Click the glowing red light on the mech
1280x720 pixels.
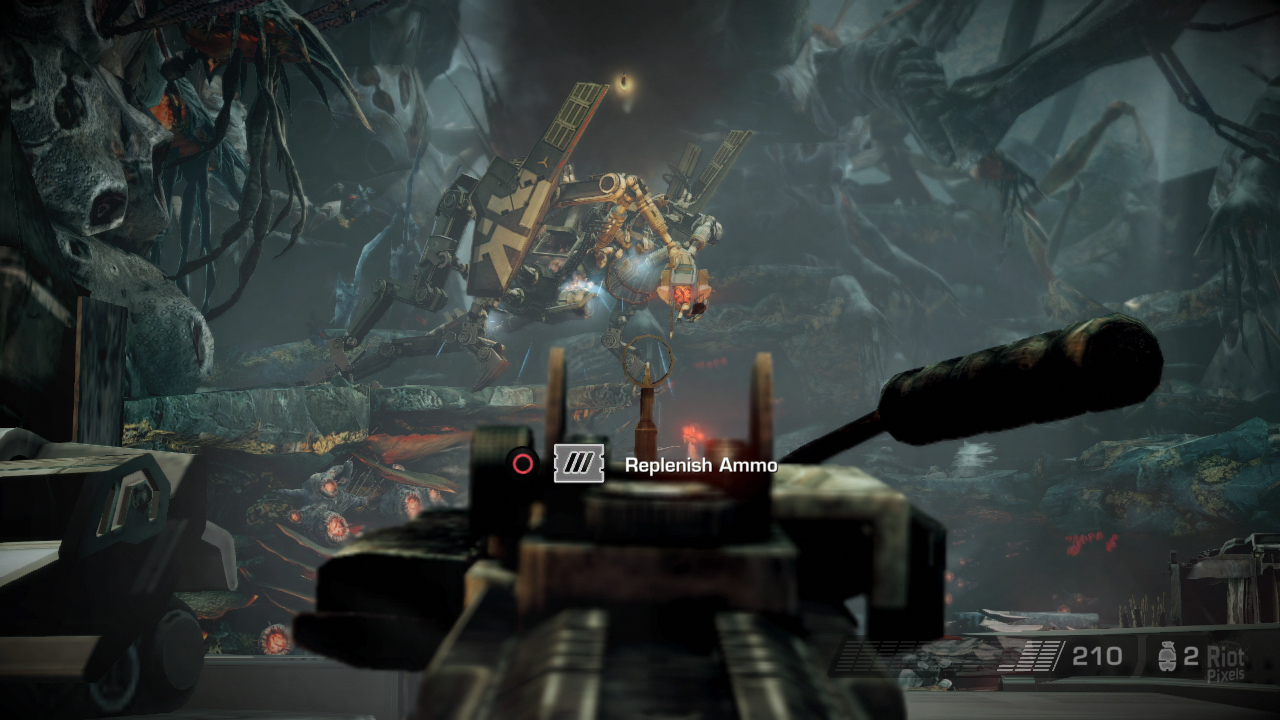(685, 290)
